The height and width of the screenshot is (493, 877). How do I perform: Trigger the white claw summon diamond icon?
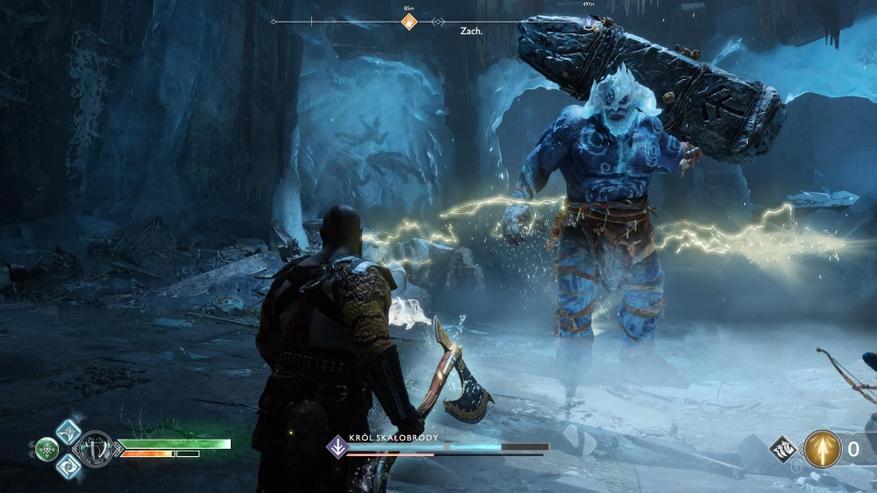tap(784, 449)
